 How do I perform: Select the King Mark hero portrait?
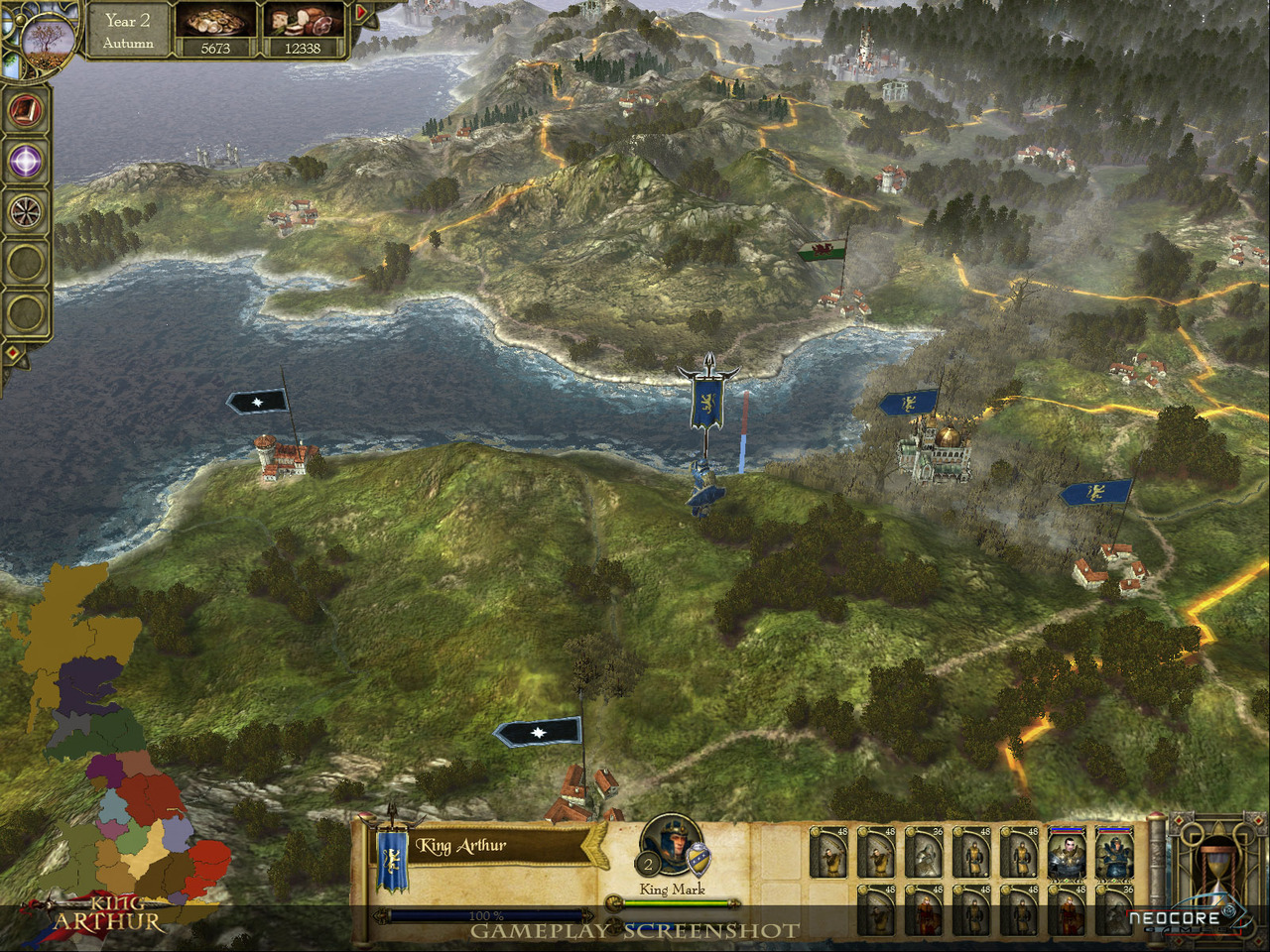click(x=672, y=853)
